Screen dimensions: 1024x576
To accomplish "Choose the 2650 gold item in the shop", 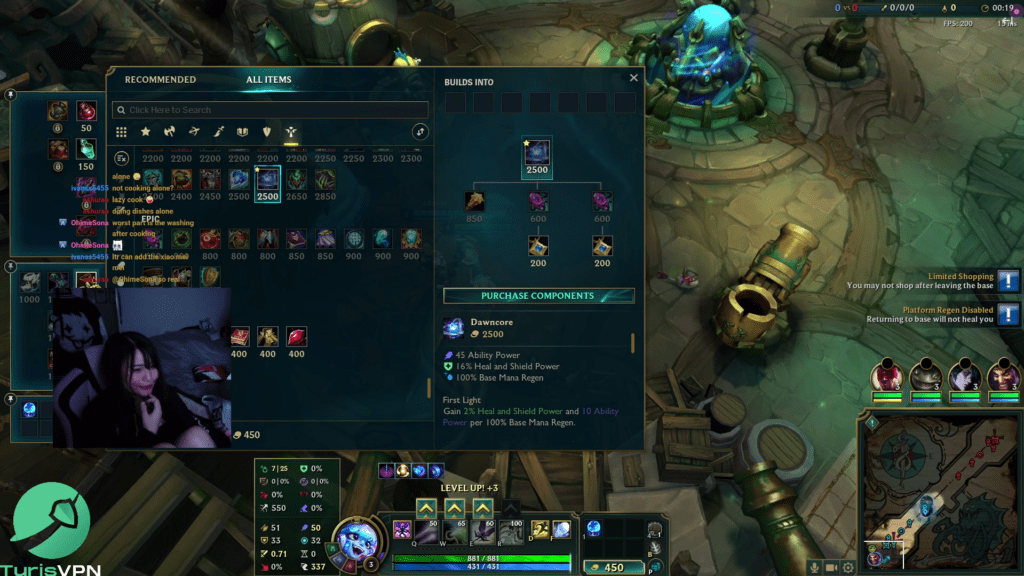I will 296,180.
